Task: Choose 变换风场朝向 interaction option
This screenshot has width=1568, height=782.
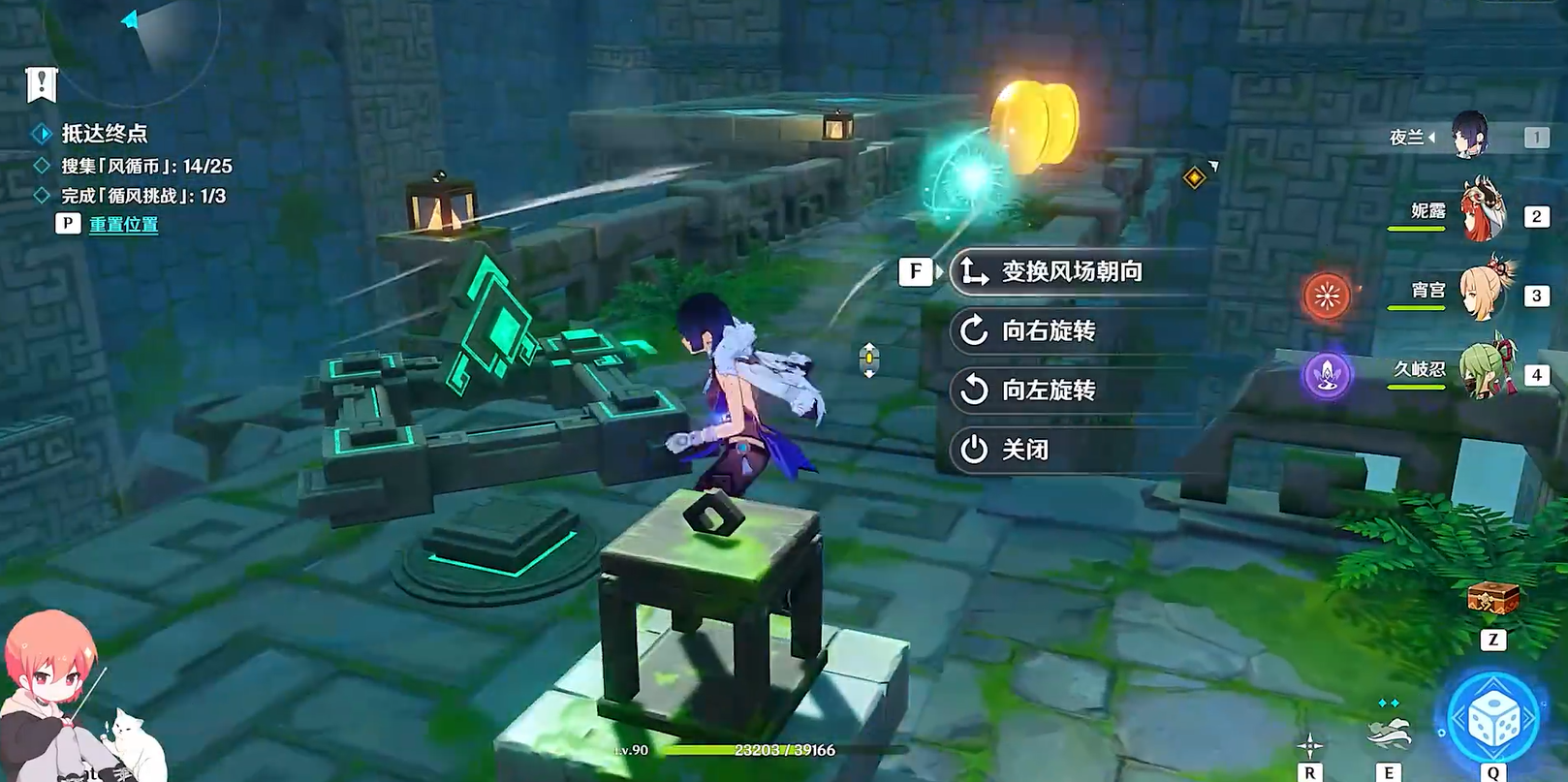Action: pos(1070,271)
